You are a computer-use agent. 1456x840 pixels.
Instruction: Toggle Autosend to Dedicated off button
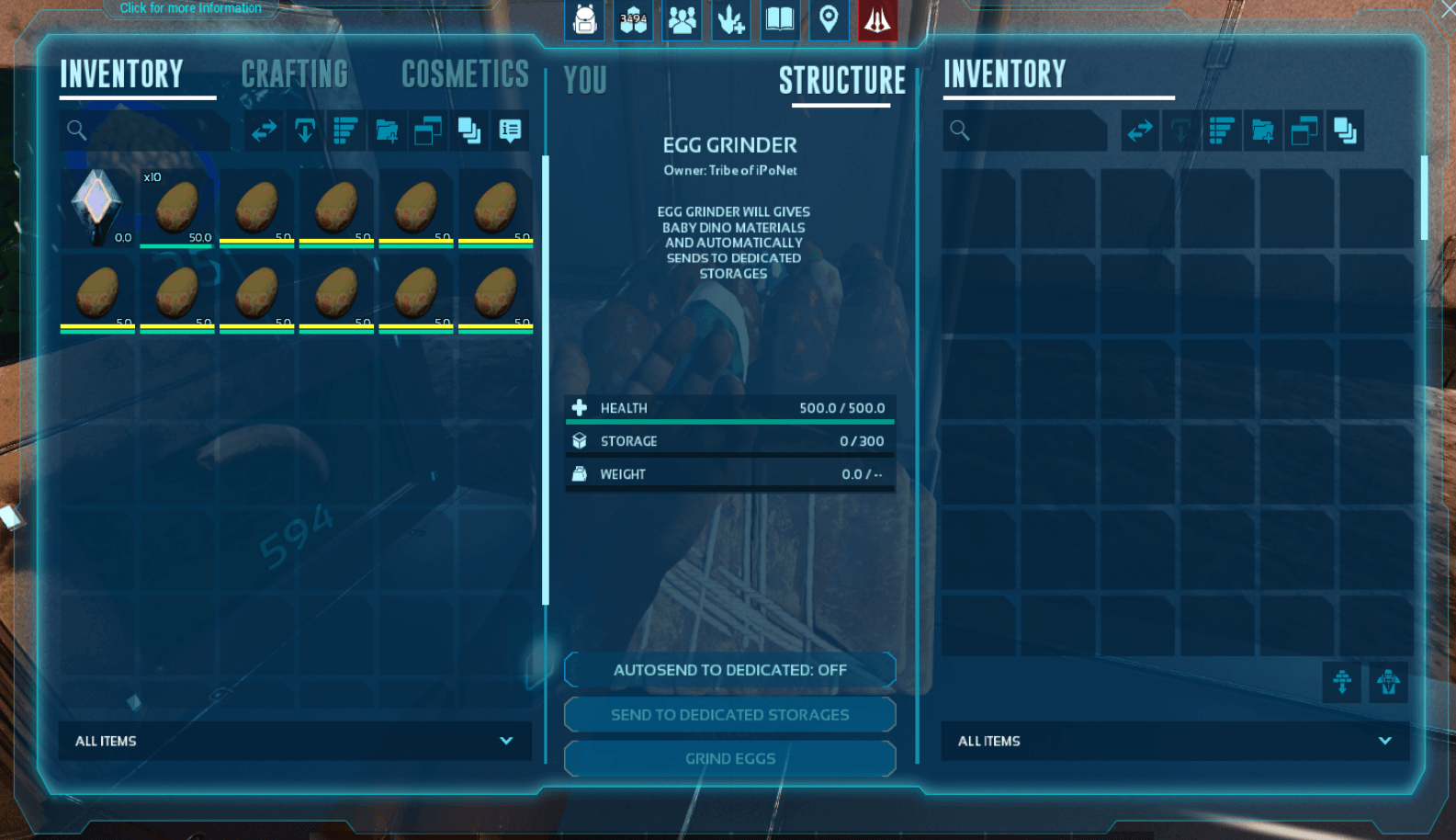[729, 670]
